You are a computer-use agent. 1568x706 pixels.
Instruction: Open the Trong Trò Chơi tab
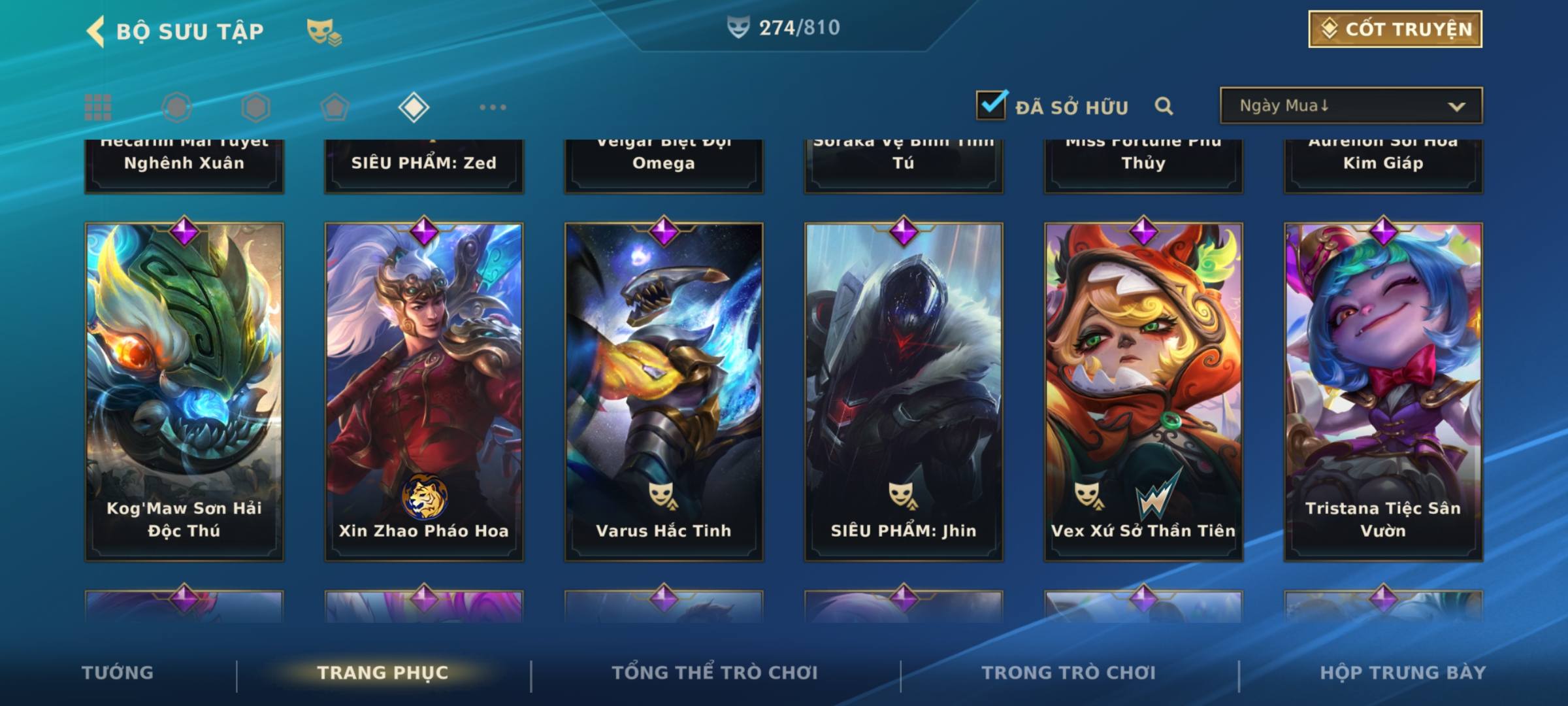click(1069, 673)
